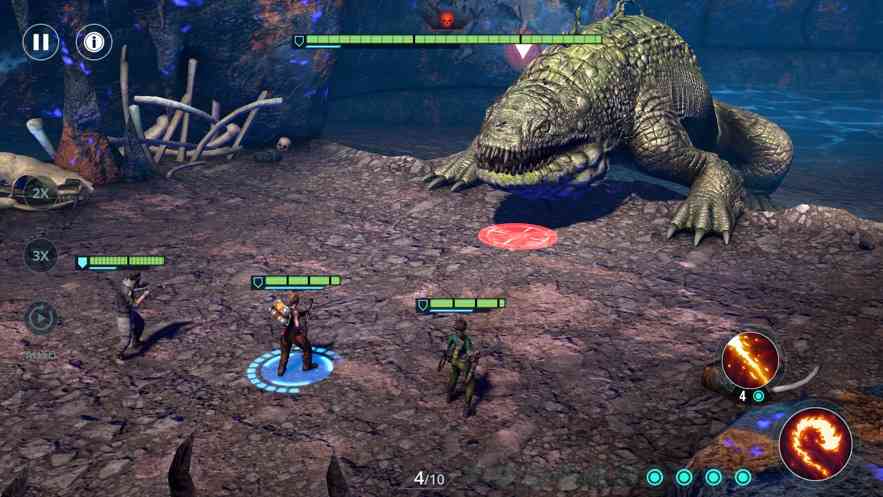The height and width of the screenshot is (497, 883).
Task: Toggle auto battle mode
Action: click(x=41, y=319)
